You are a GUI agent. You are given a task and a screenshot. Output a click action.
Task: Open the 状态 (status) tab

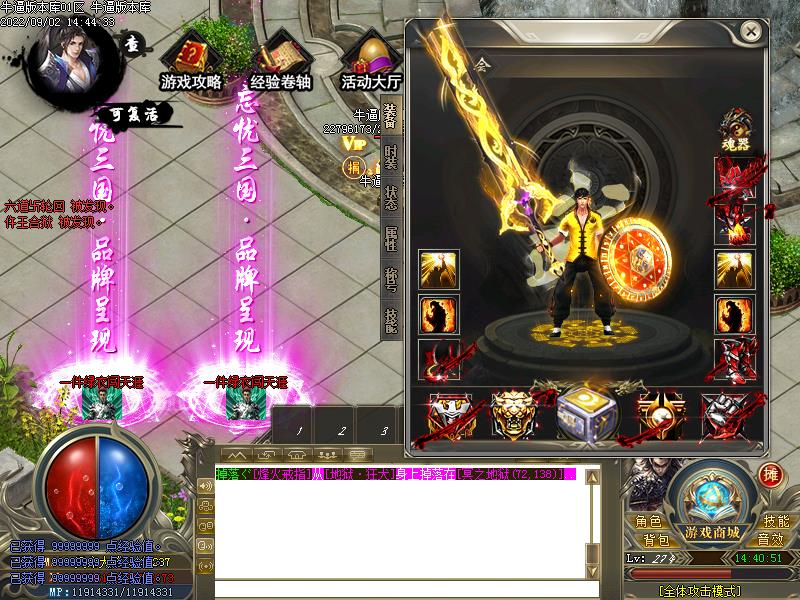(x=391, y=198)
